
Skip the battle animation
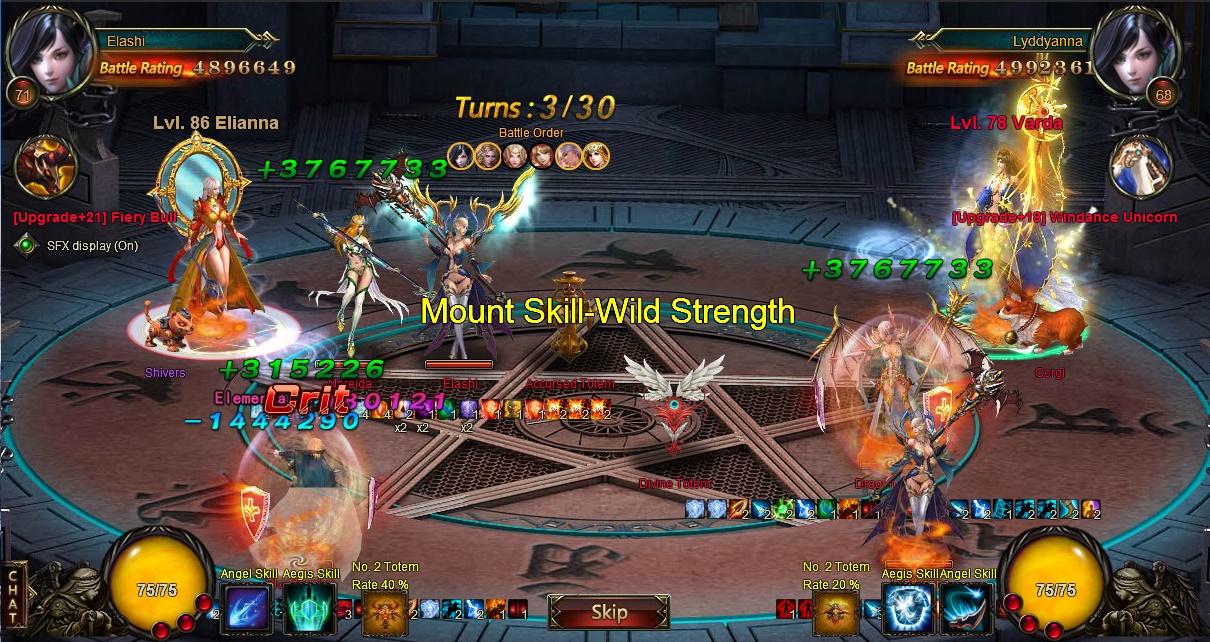[x=608, y=612]
